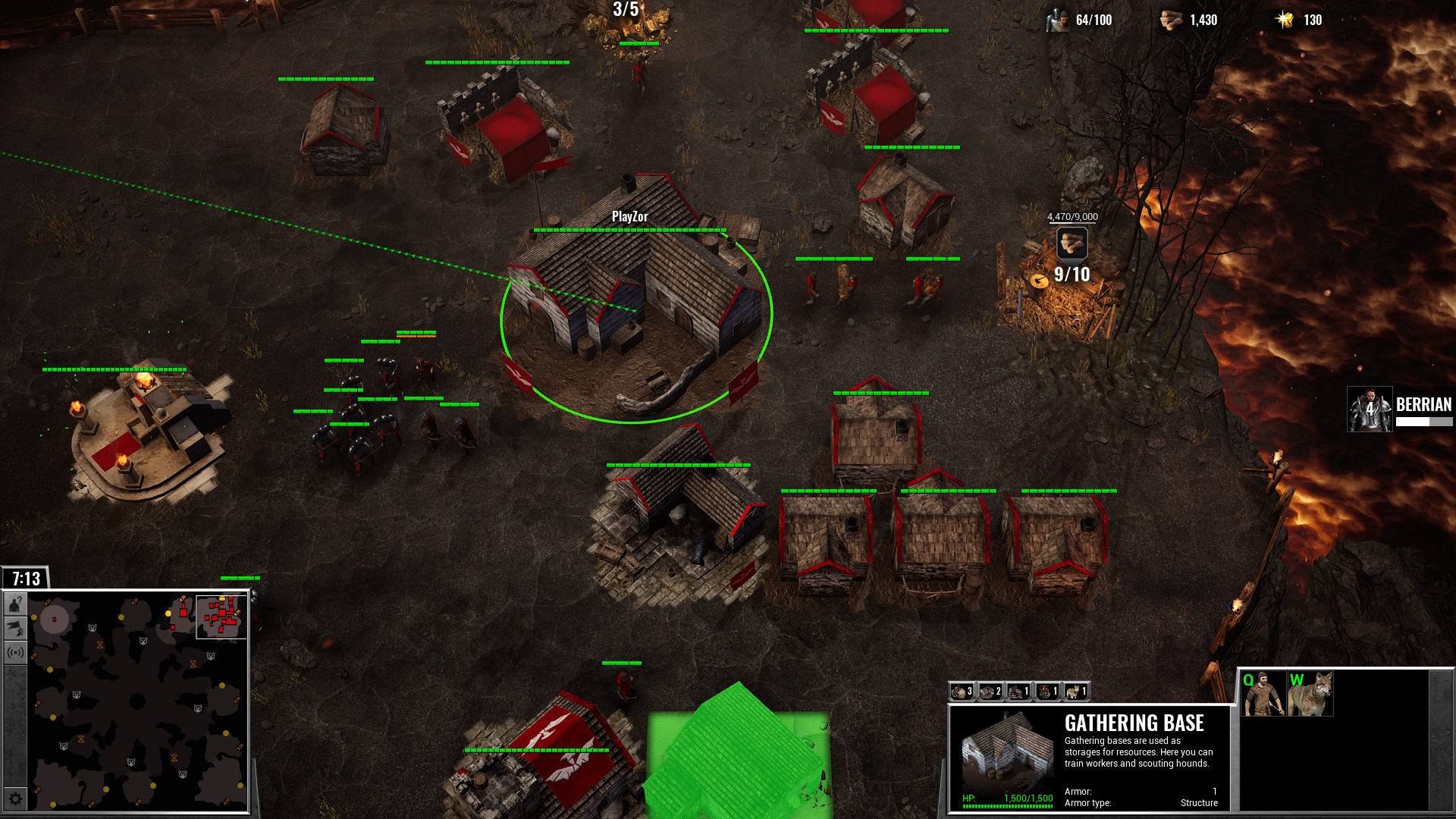Click the Gathering Base HP bar
The height and width of the screenshot is (819, 1456).
click(1009, 805)
